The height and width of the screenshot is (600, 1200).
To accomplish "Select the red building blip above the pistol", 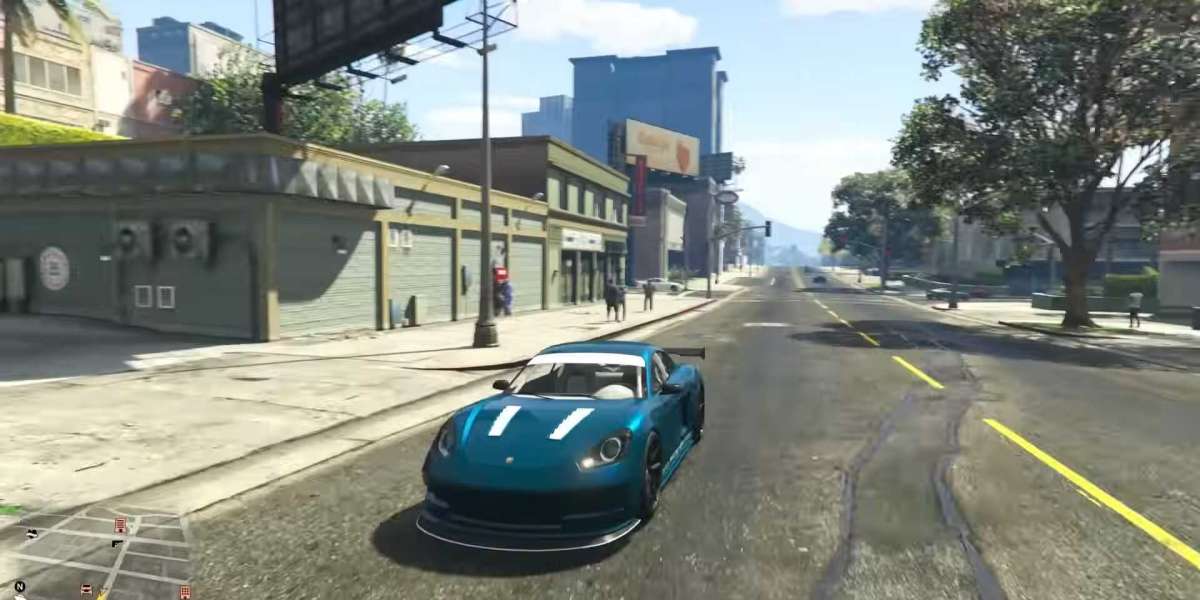I will click(120, 525).
